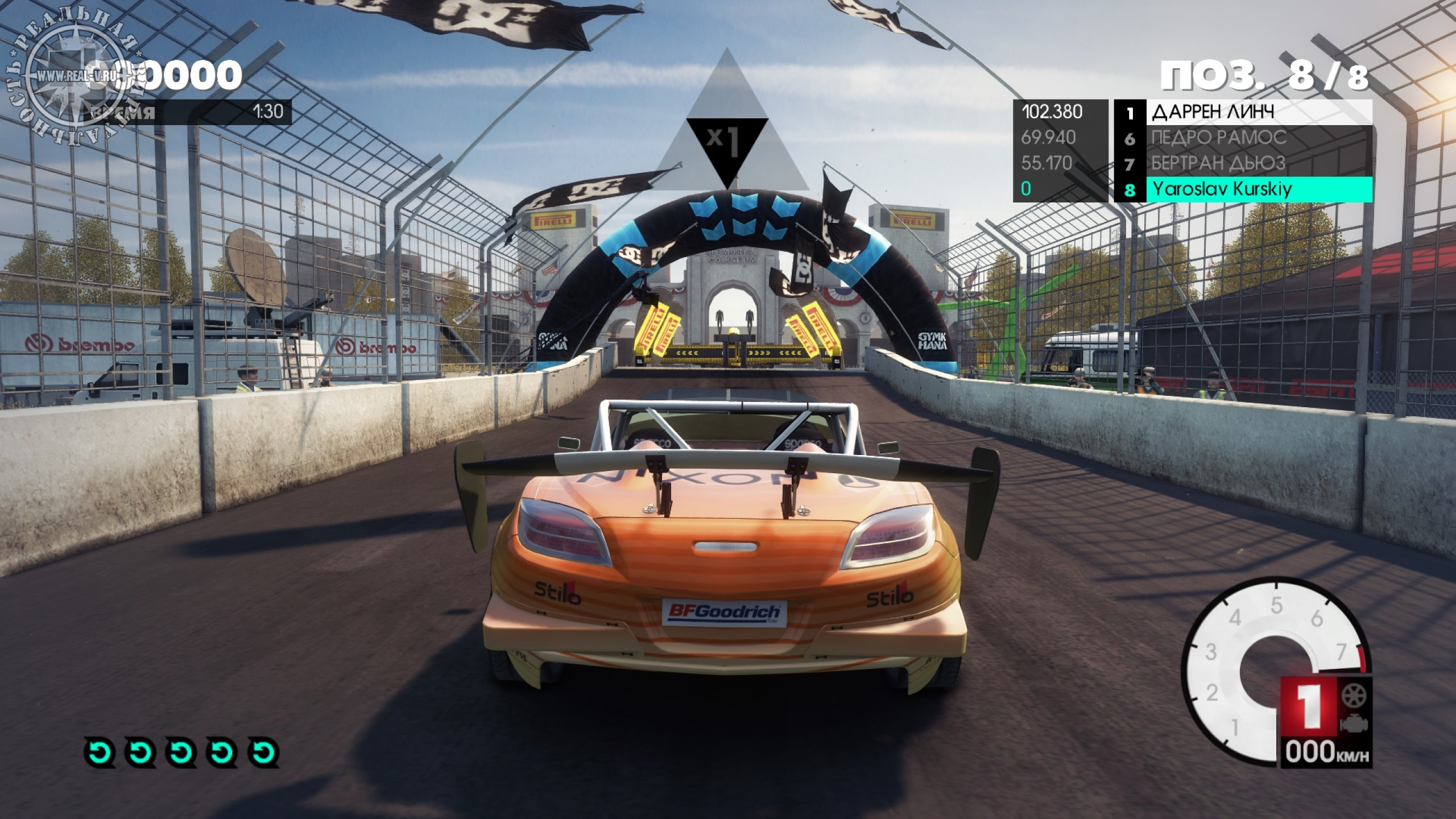Highlight the Yaroslav Kurskiy player row
1456x819 pixels.
point(1242,189)
